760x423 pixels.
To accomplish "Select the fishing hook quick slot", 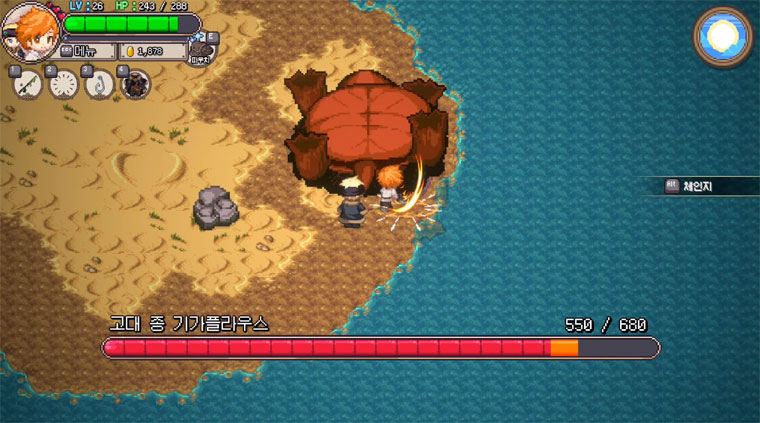I will [98, 85].
